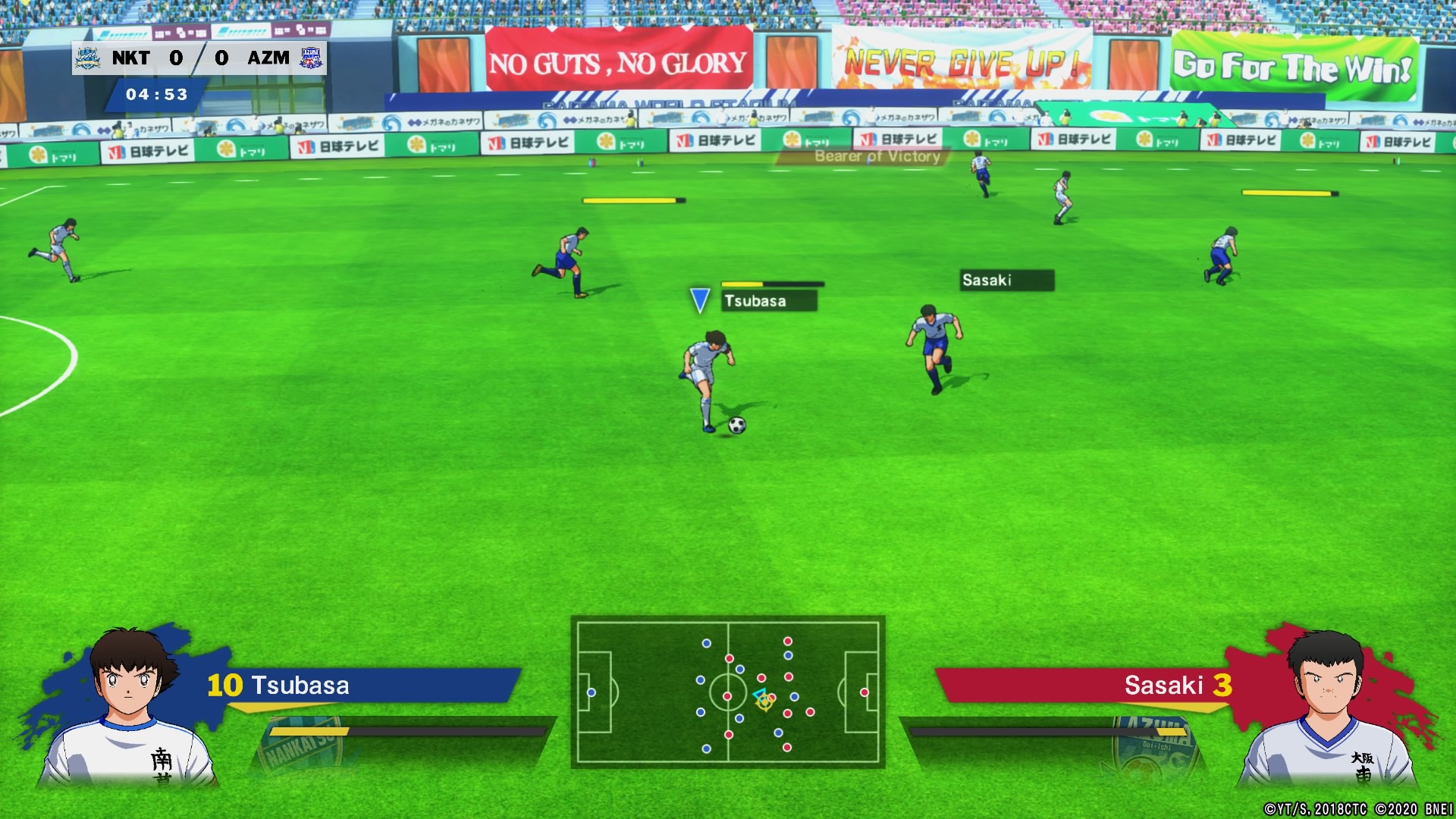Viewport: 1456px width, 819px height.
Task: Toggle the Bearer of Victory banner
Action: click(x=877, y=157)
